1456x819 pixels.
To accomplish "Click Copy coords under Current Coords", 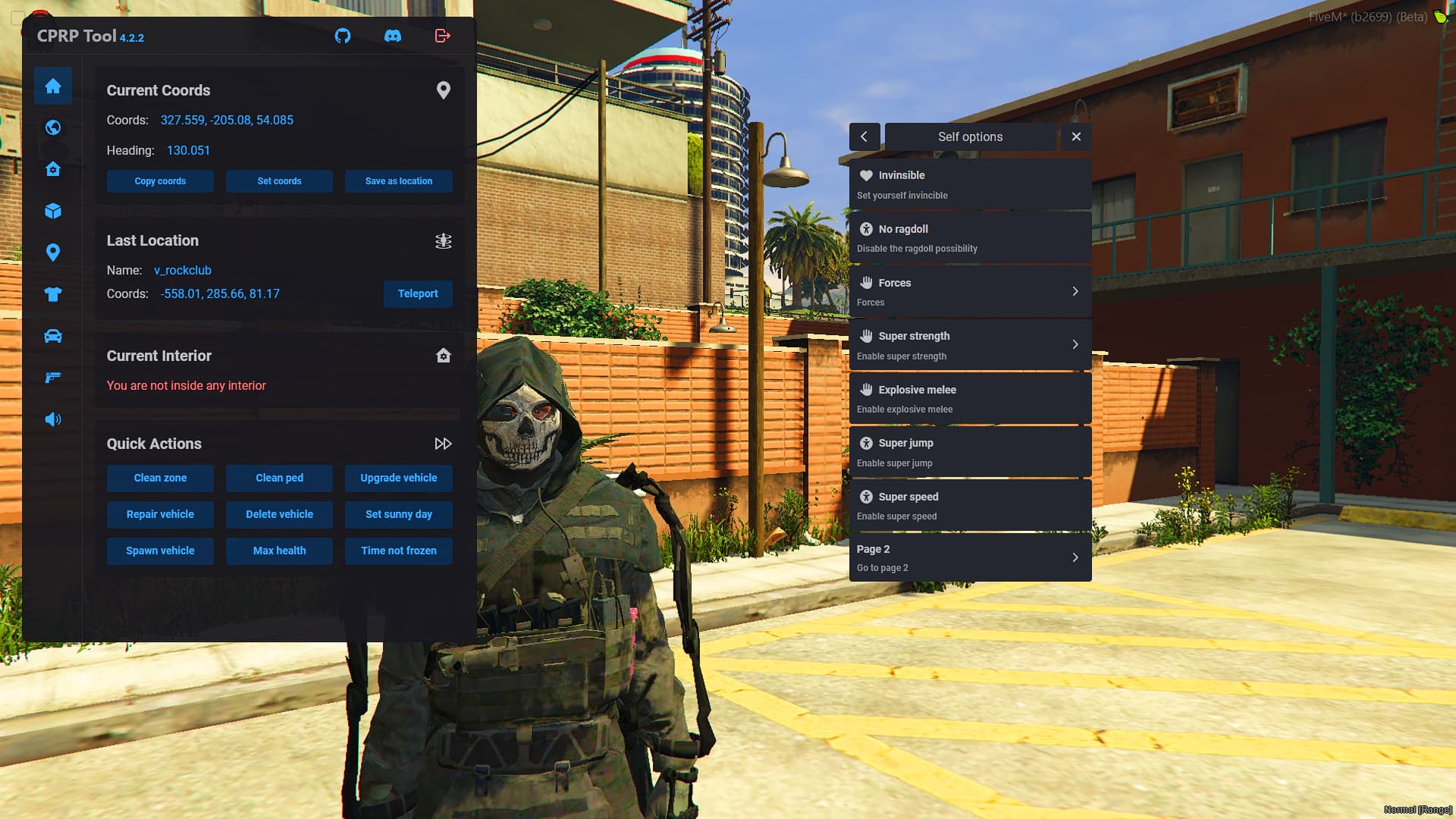I will [x=160, y=181].
